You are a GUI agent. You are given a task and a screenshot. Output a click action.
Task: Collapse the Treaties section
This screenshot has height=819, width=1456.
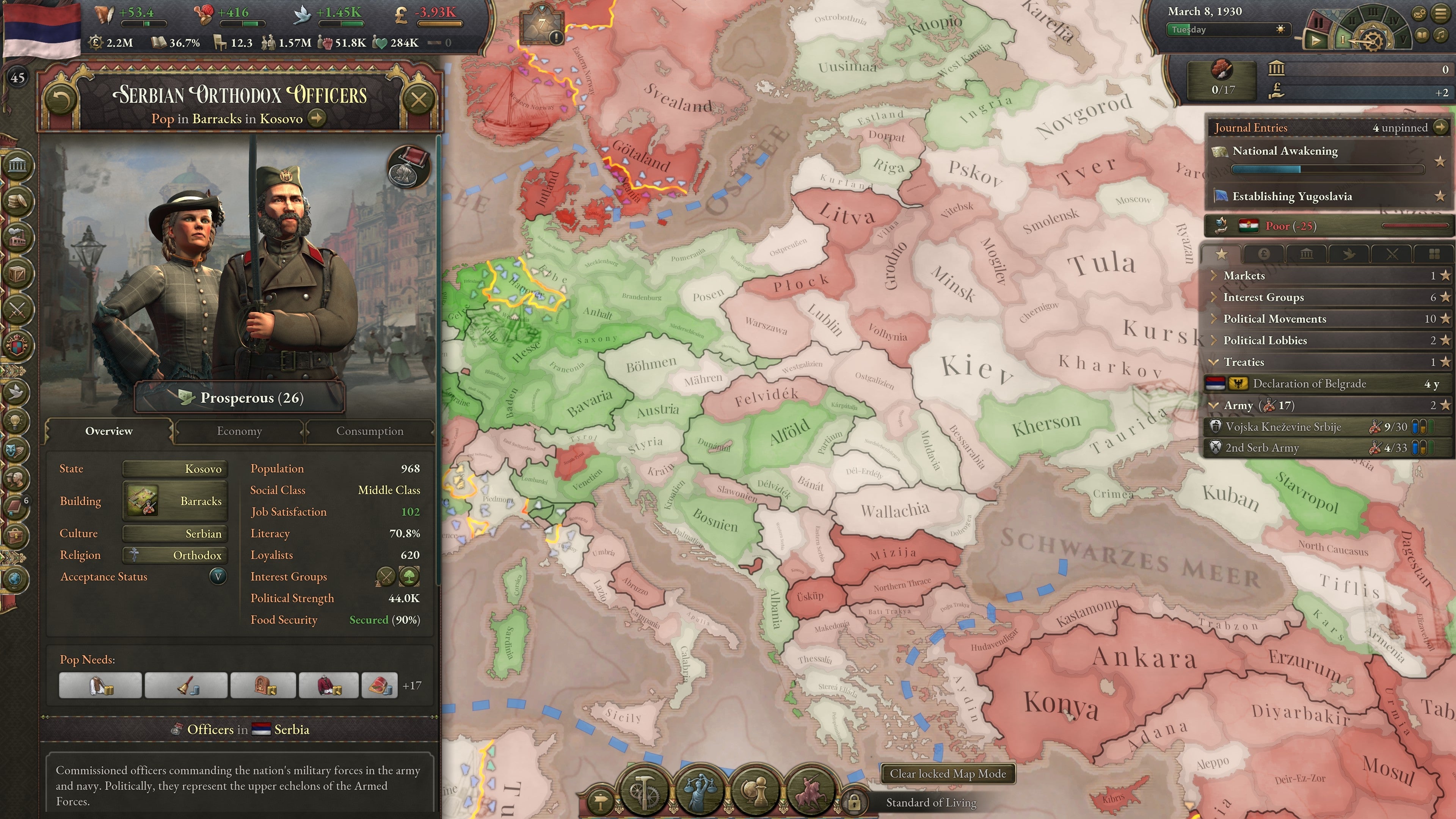1213,362
